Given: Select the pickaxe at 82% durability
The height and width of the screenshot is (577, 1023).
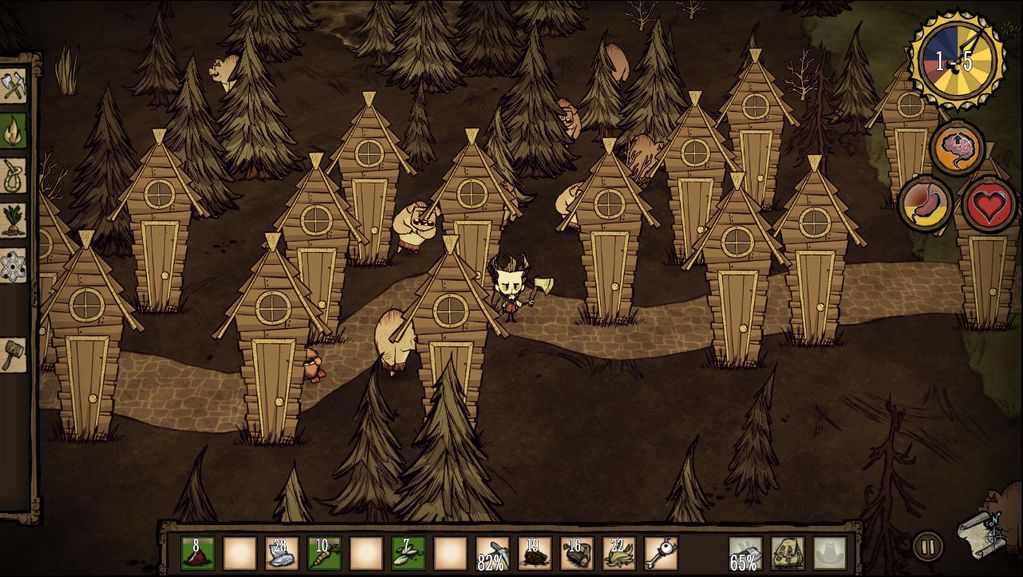Looking at the screenshot, I should coord(492,553).
